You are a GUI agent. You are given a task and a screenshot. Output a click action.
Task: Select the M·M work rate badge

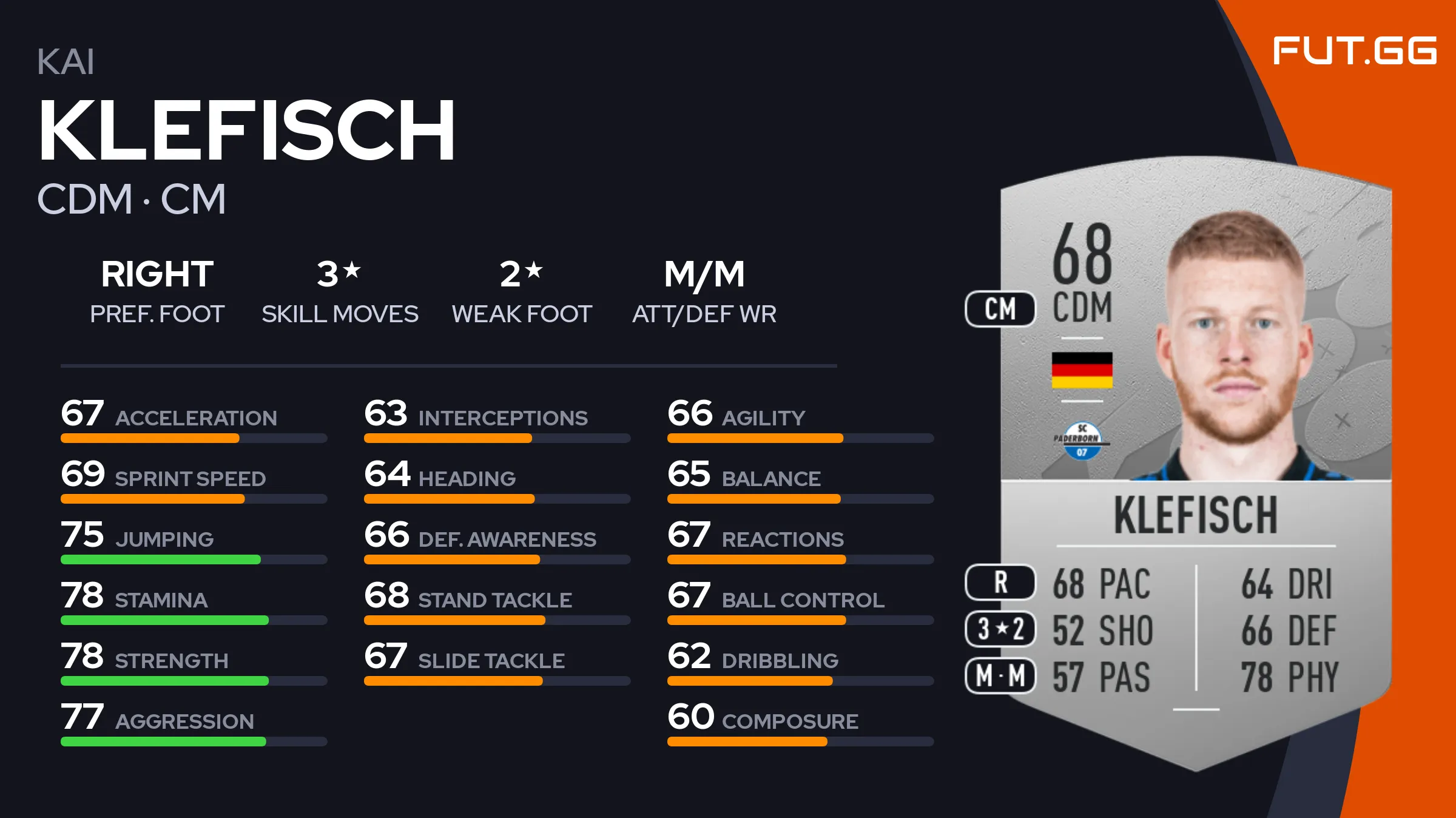coord(1000,675)
